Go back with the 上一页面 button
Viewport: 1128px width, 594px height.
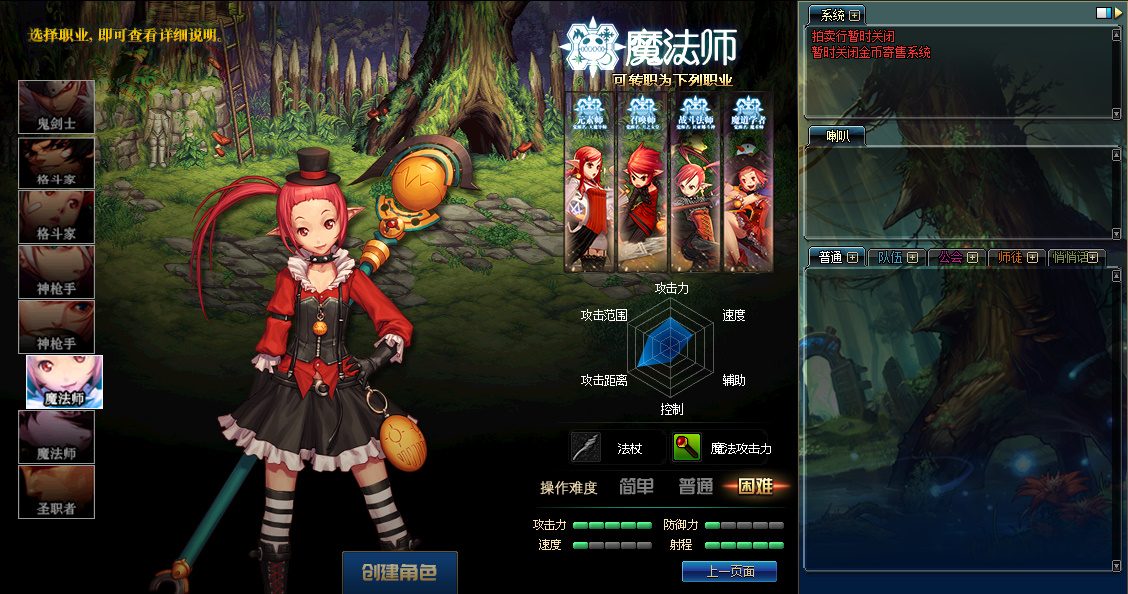tap(729, 571)
